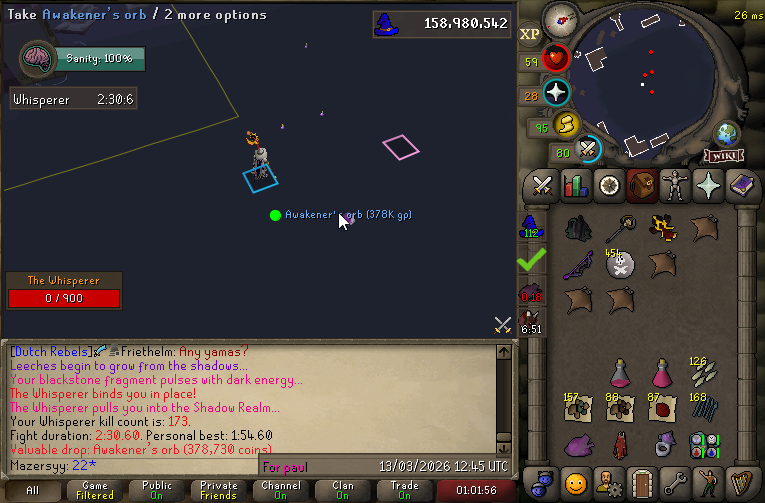Select the skull item with 454 count
Viewport: 765px width, 503px height.
click(x=621, y=264)
